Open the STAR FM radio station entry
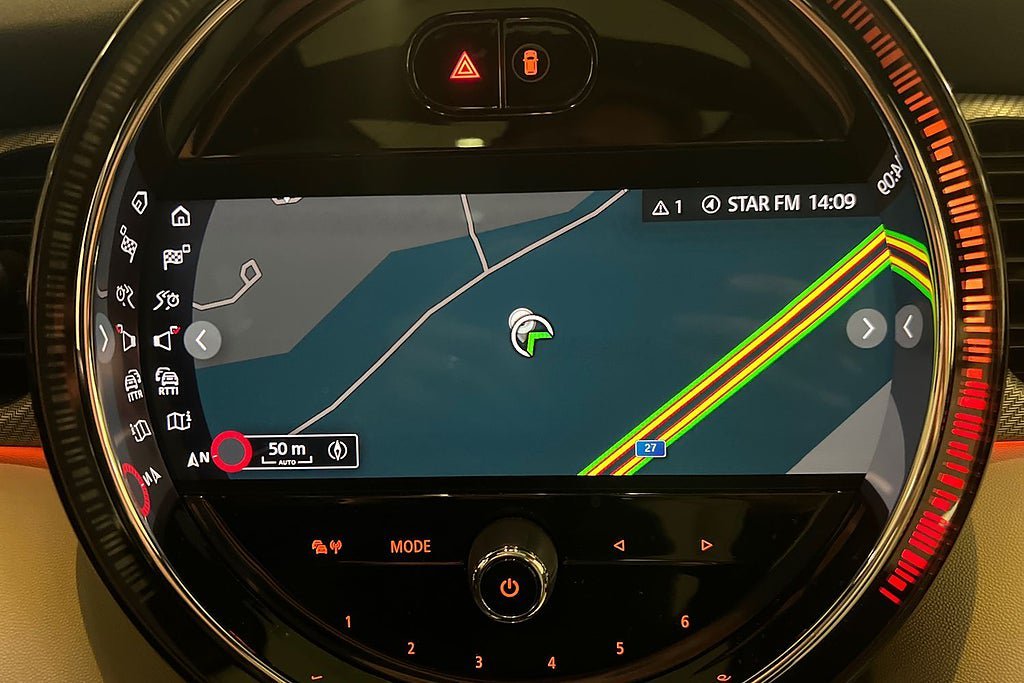 point(752,204)
